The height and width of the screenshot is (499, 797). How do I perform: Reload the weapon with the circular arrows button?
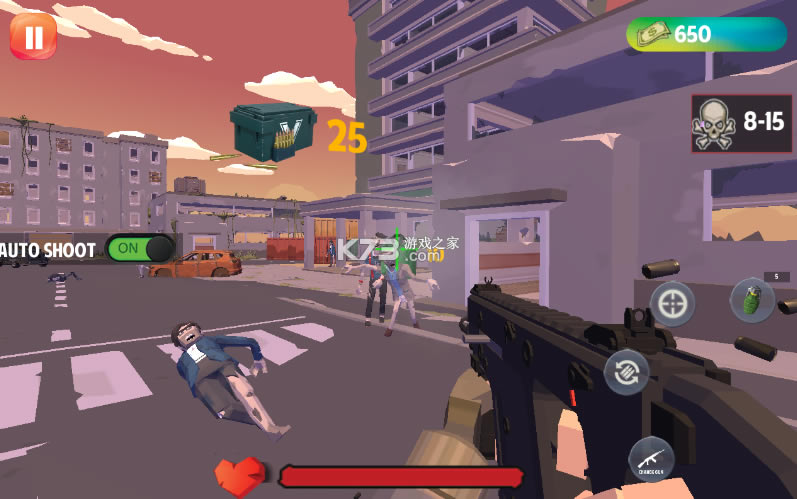coord(627,373)
